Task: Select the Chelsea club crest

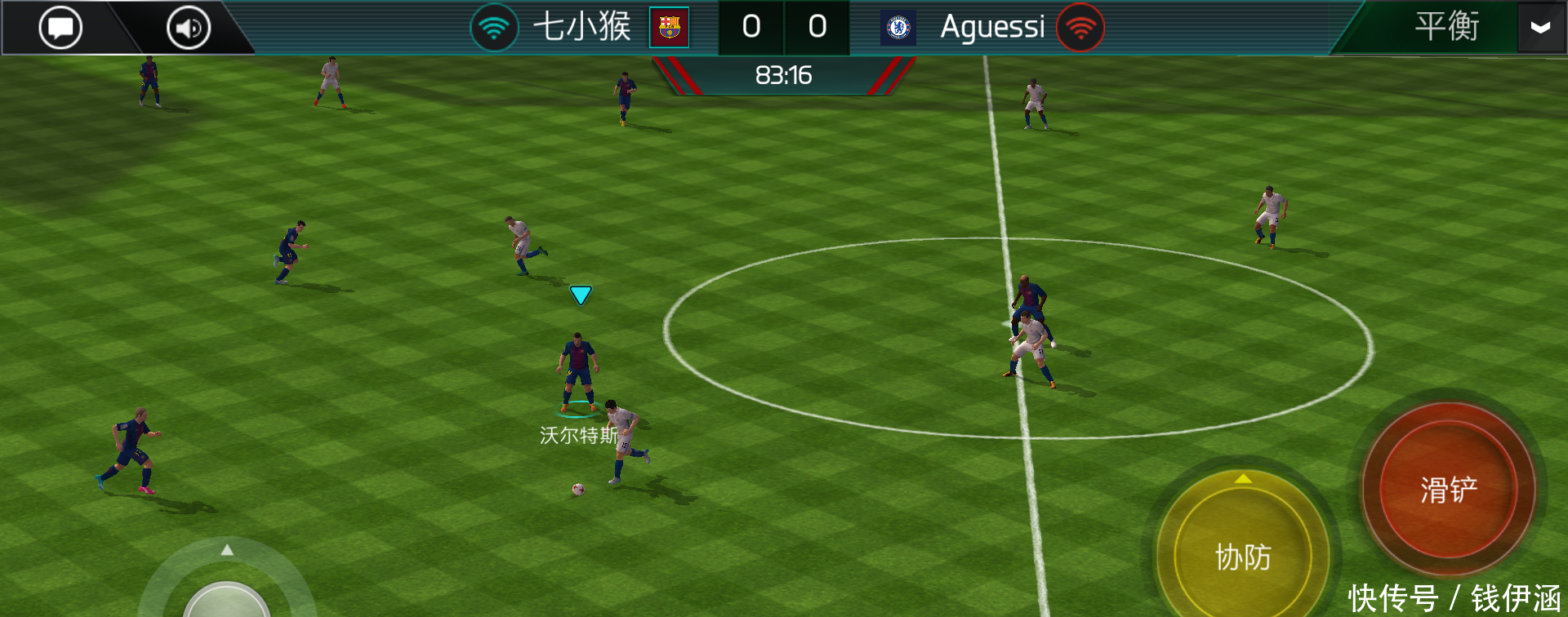Action: point(898,27)
